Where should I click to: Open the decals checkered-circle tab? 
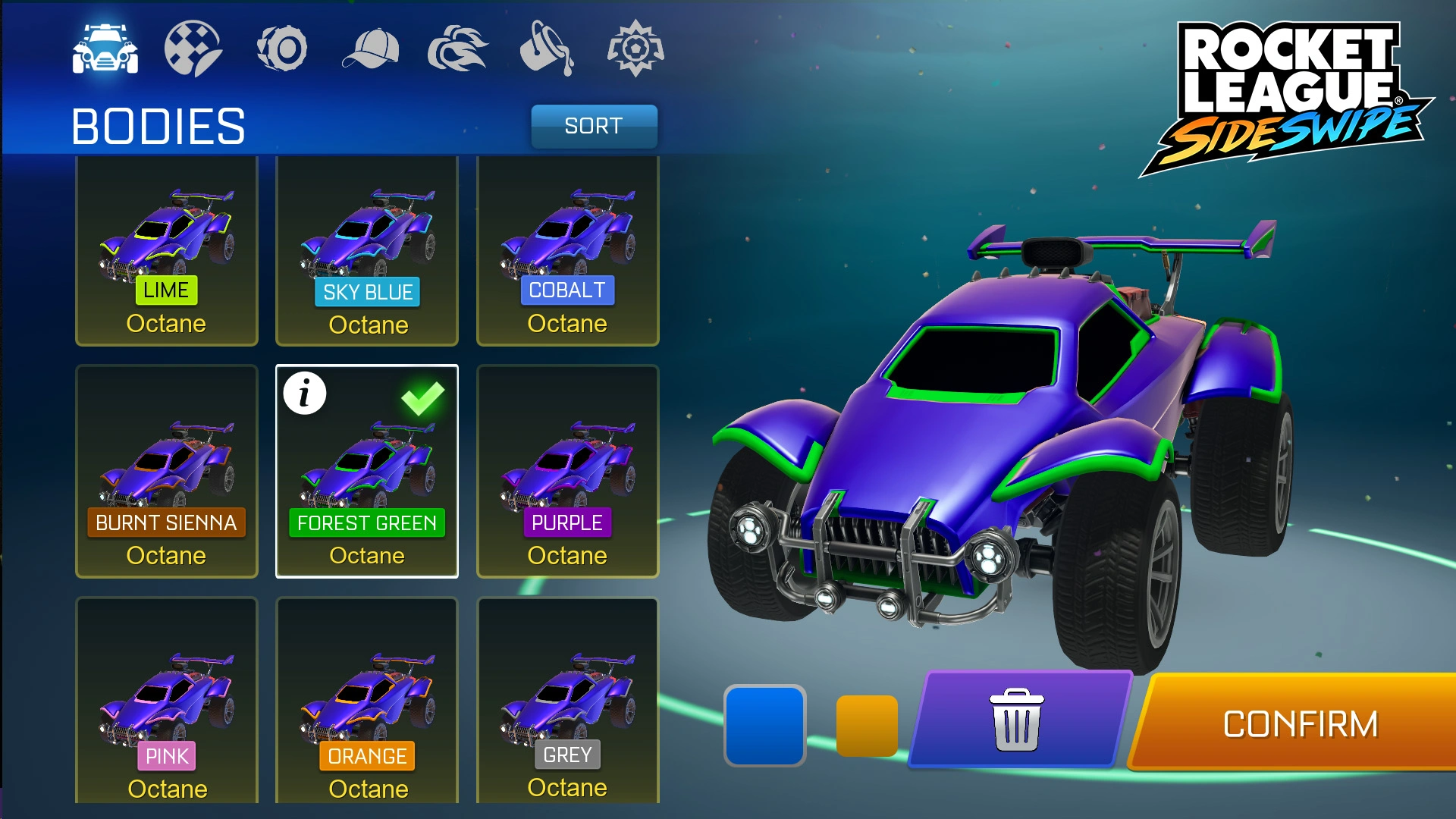(193, 49)
